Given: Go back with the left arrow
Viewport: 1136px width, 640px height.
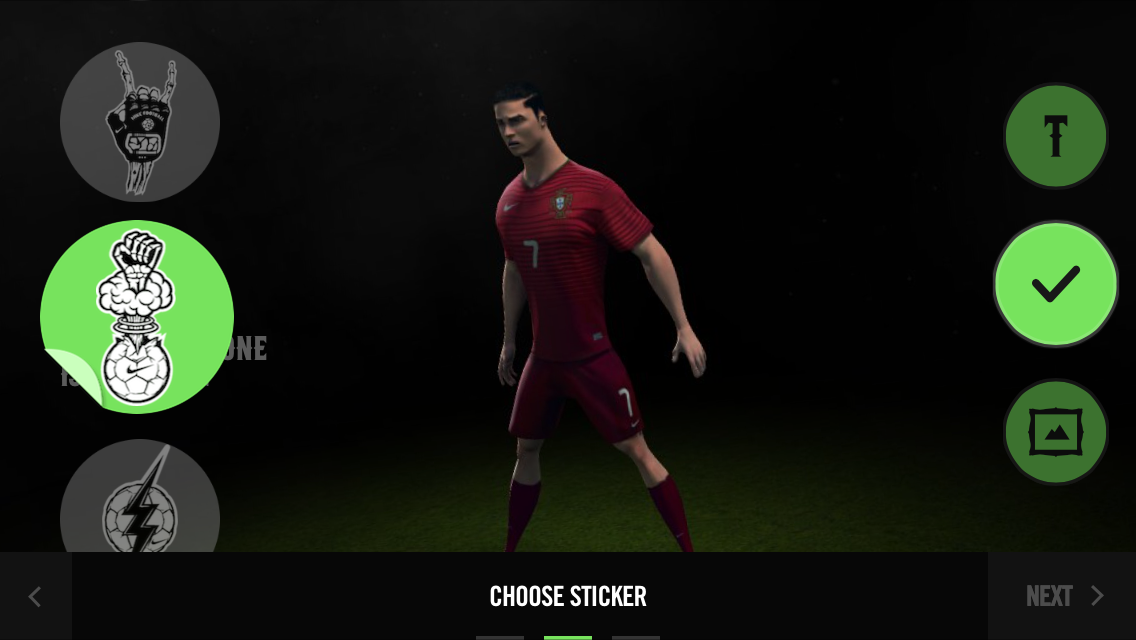Looking at the screenshot, I should tap(35, 596).
